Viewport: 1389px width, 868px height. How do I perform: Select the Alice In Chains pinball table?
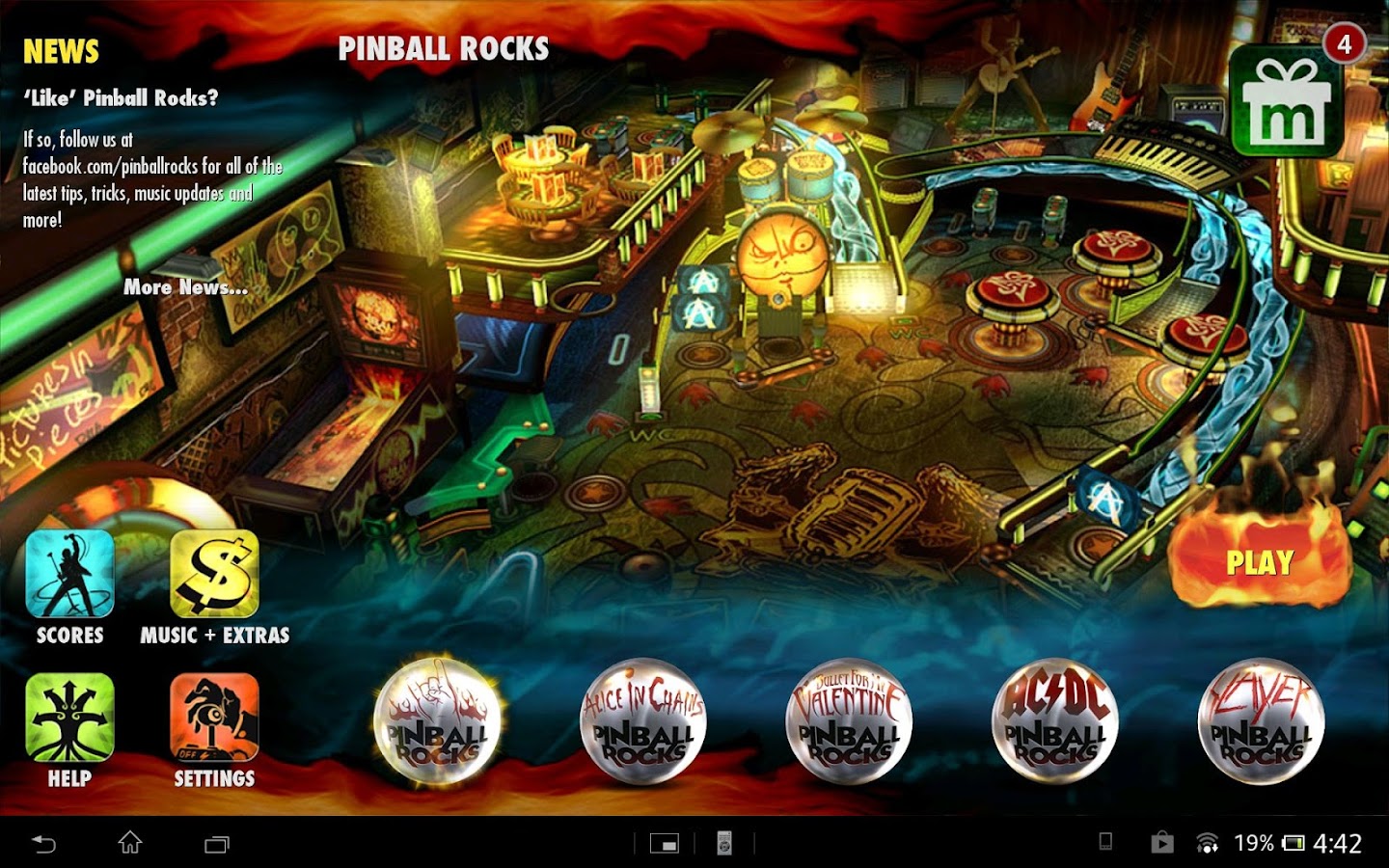[642, 723]
